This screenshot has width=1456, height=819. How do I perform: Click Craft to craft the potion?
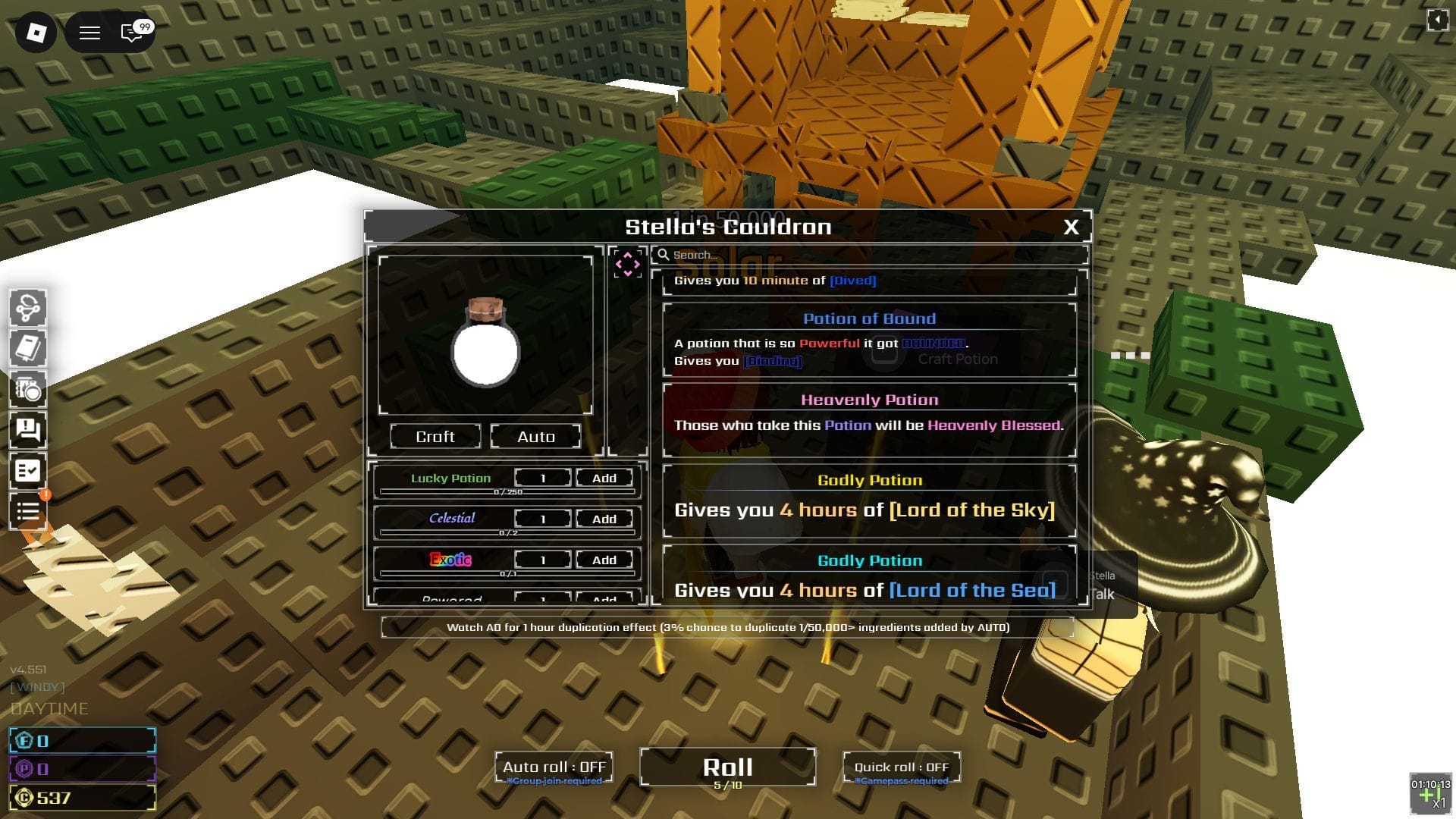[435, 436]
